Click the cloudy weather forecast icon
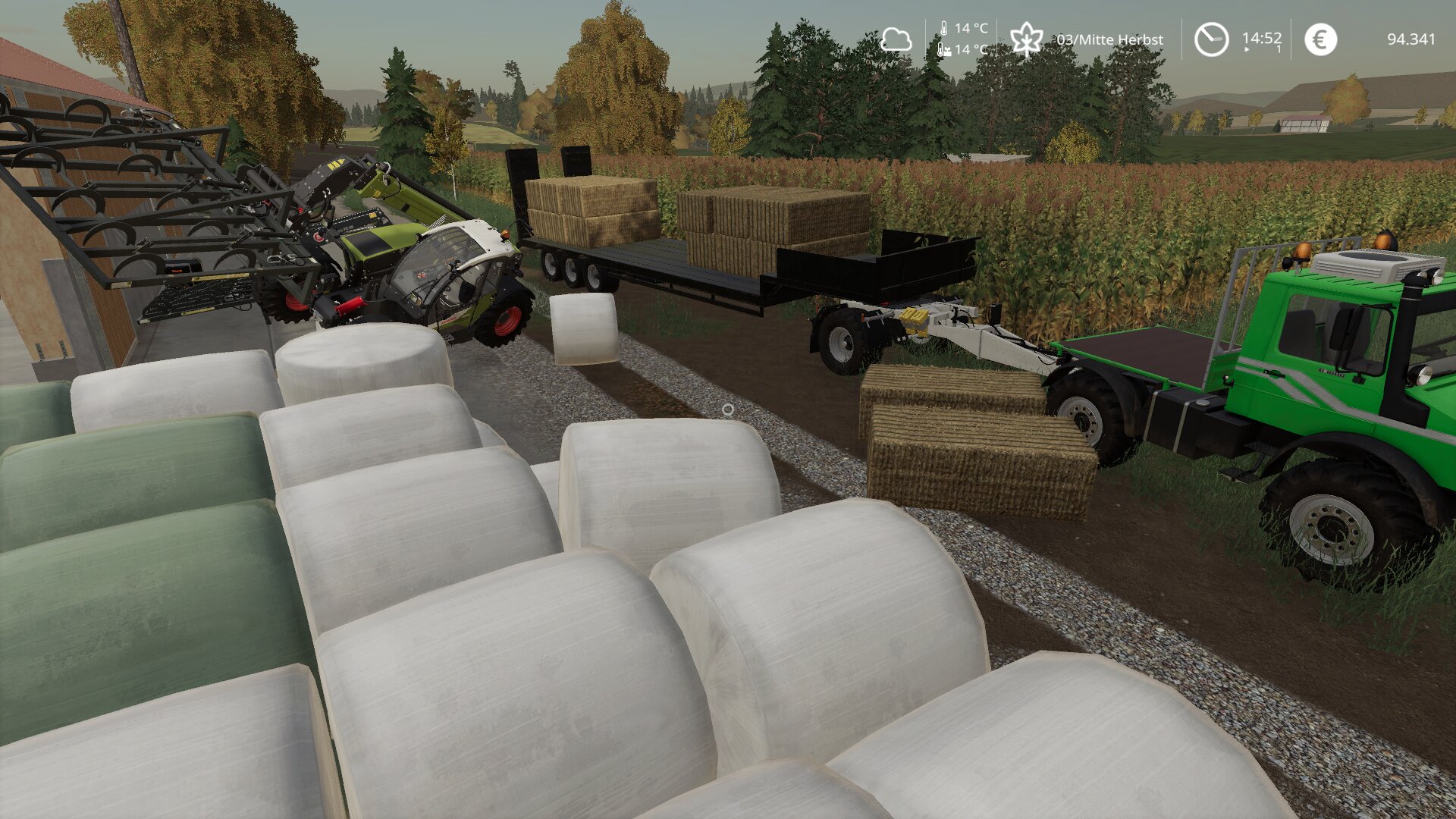The height and width of the screenshot is (819, 1456). click(x=896, y=39)
